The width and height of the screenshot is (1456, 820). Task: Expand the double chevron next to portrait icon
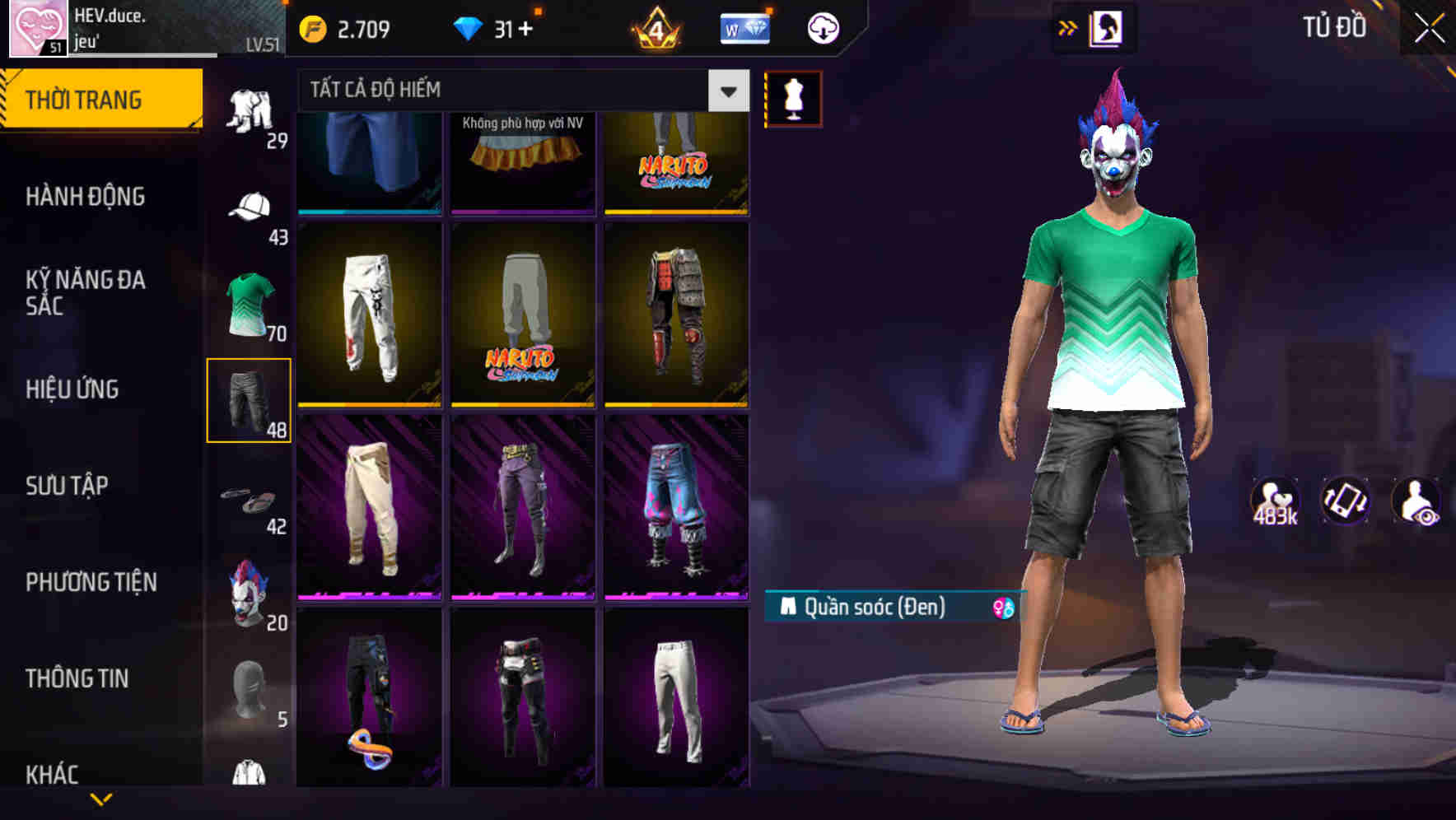click(1067, 27)
